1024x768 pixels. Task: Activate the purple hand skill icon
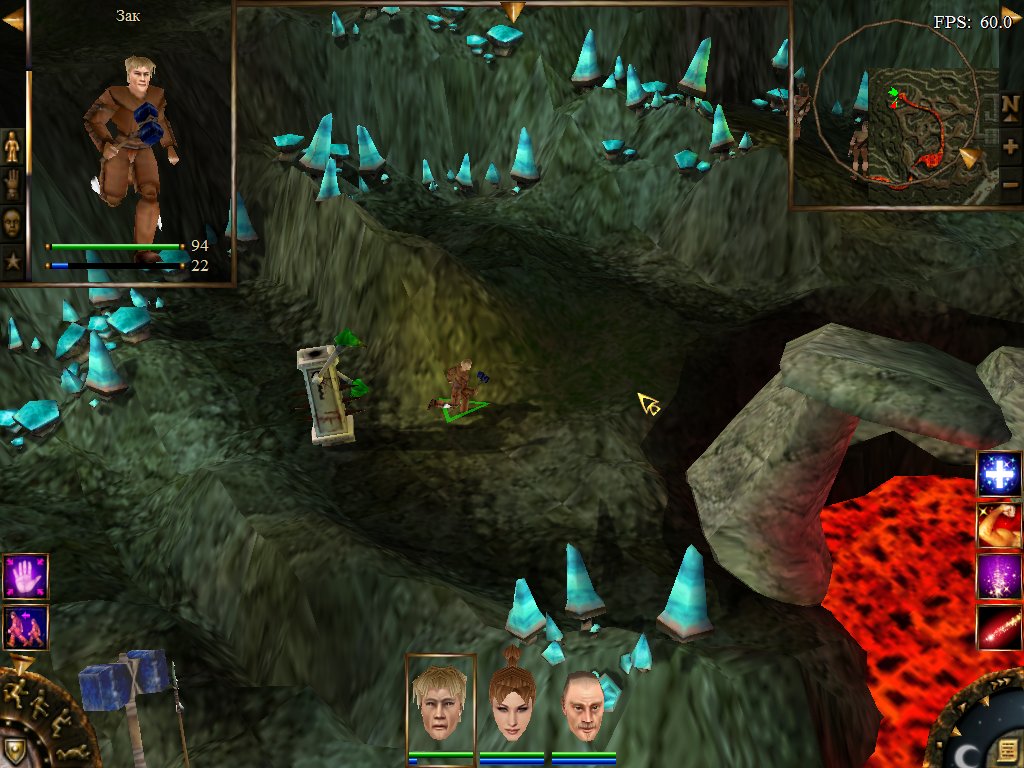[x=25, y=576]
